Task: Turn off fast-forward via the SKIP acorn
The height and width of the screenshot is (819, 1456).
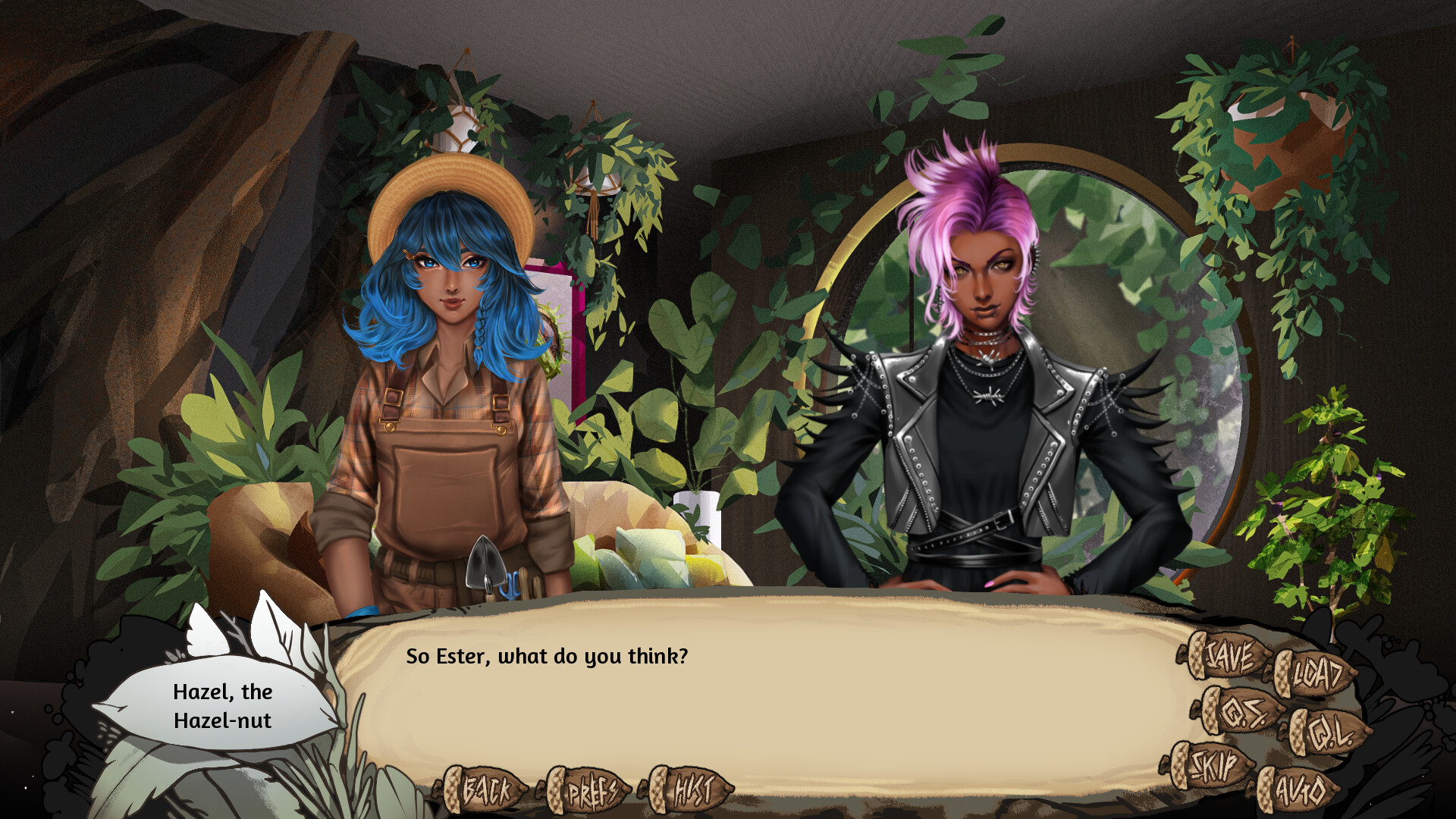Action: pyautogui.click(x=1213, y=766)
